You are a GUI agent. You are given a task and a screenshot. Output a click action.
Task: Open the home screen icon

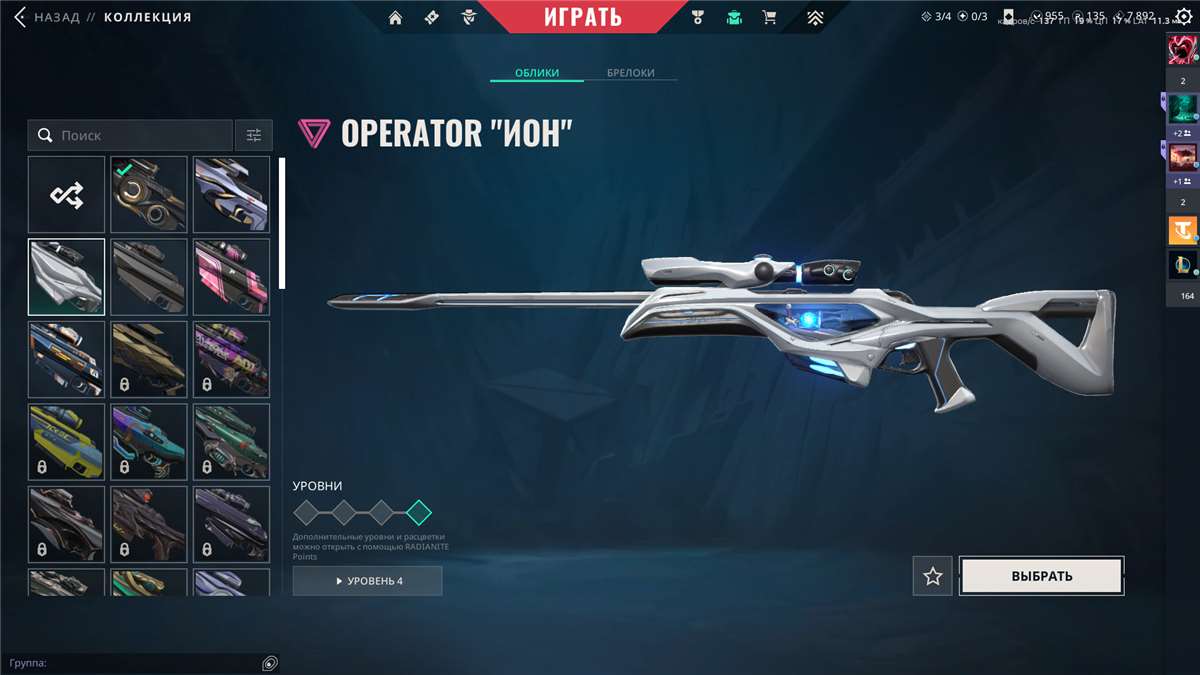coord(396,17)
